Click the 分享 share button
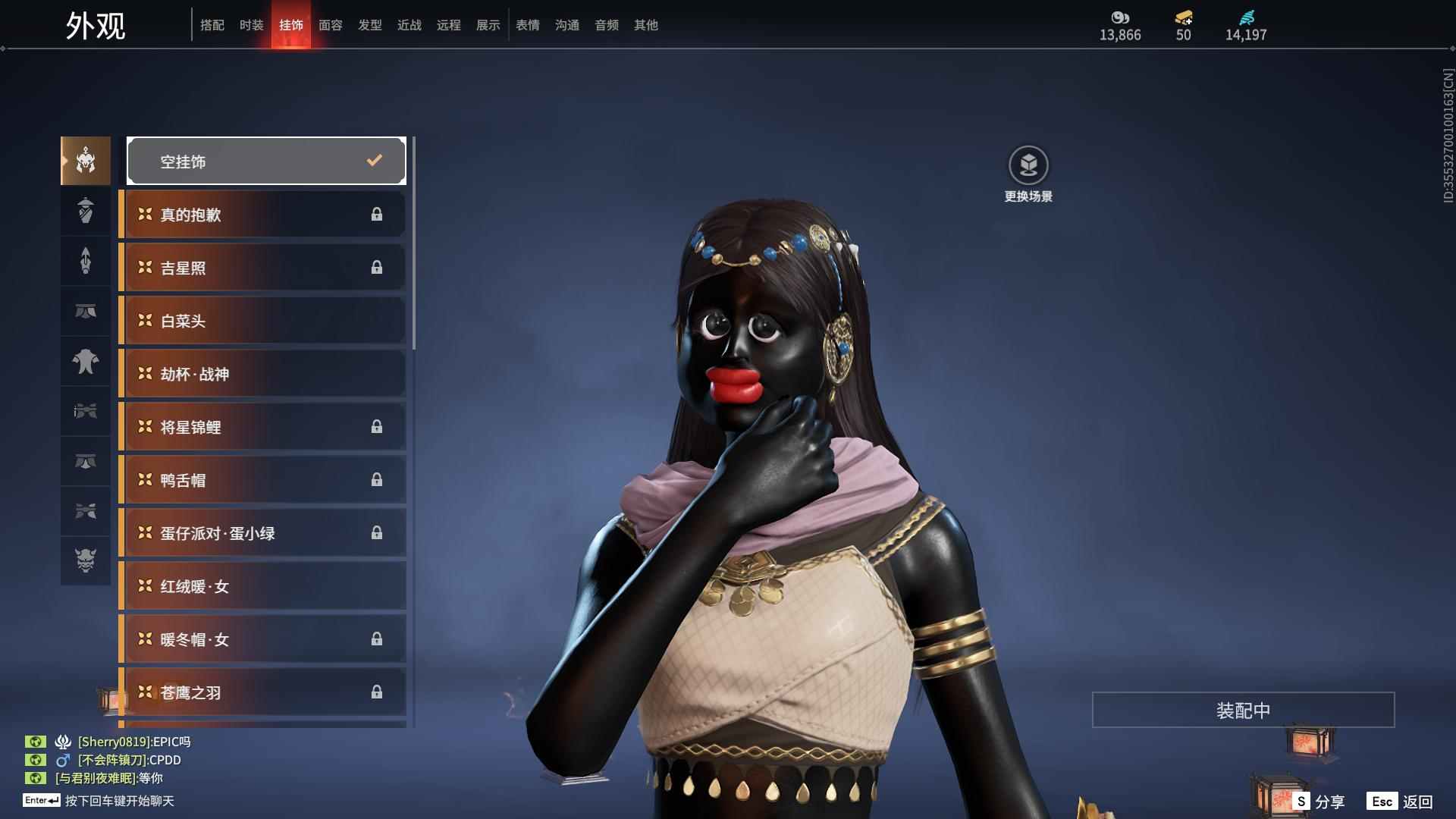This screenshot has width=1456, height=819. [1319, 802]
